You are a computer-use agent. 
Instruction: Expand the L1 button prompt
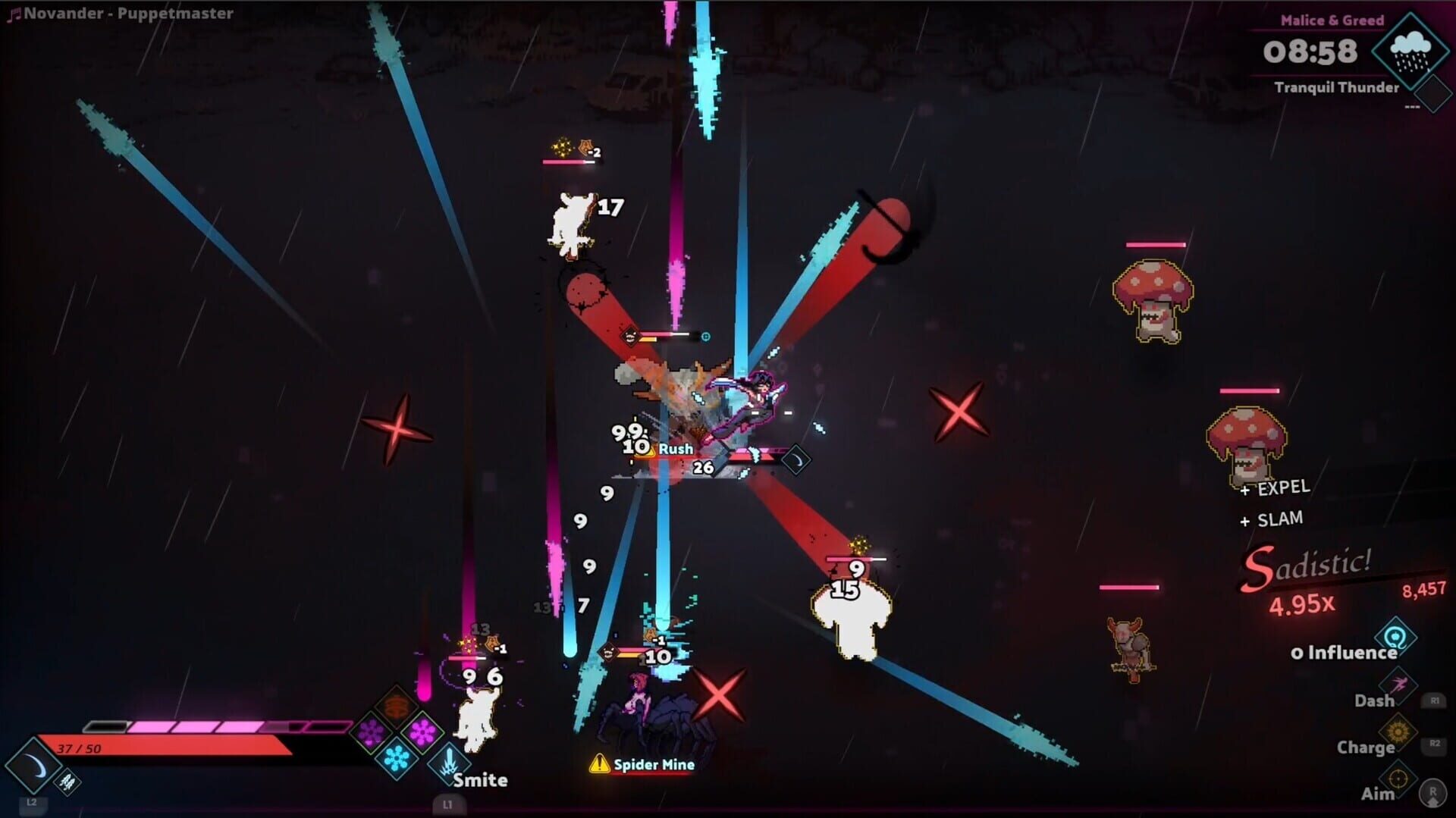[450, 804]
